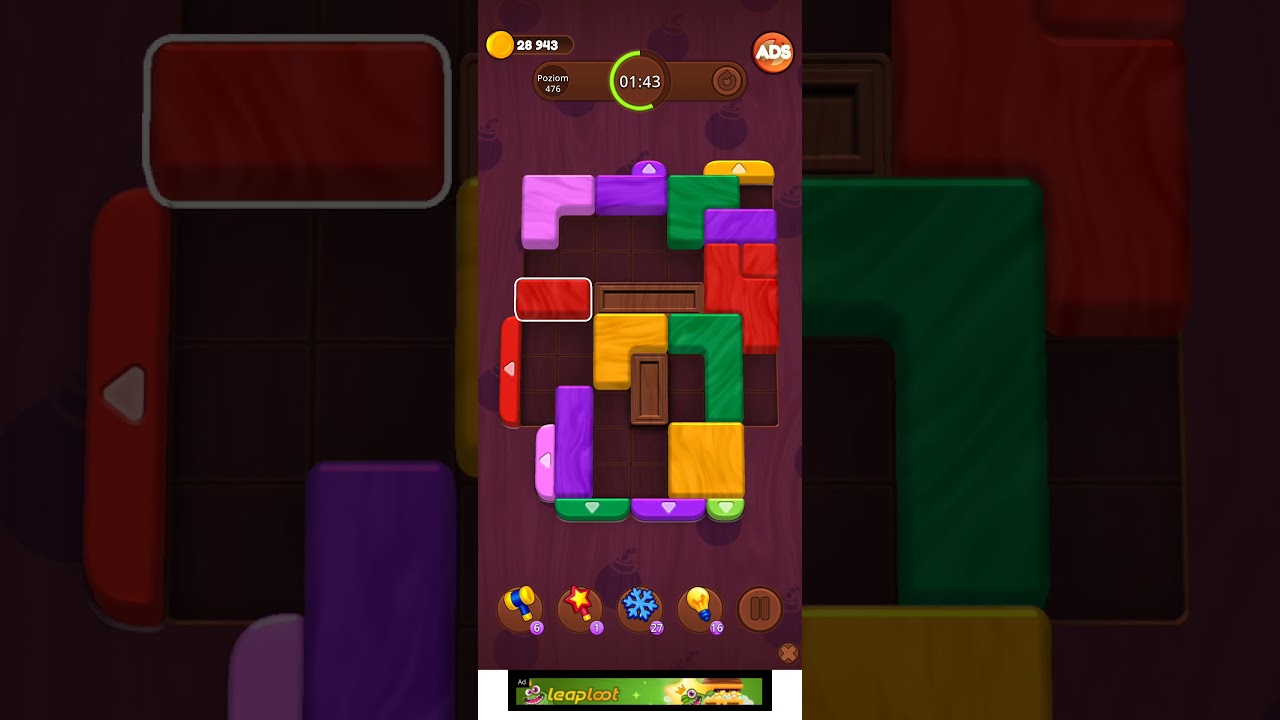The width and height of the screenshot is (1280, 720).
Task: Use the snowflake freeze booster
Action: click(640, 606)
